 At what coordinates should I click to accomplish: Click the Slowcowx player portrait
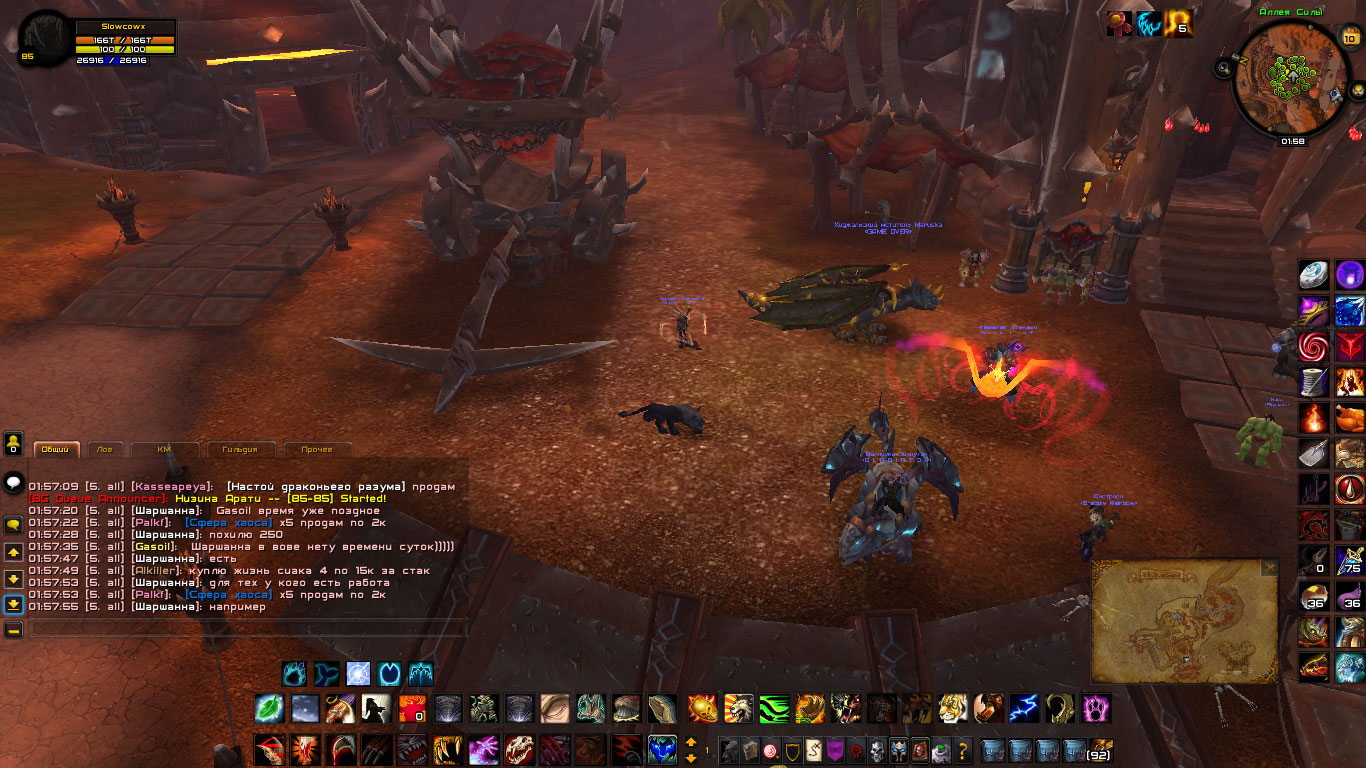tap(45, 39)
